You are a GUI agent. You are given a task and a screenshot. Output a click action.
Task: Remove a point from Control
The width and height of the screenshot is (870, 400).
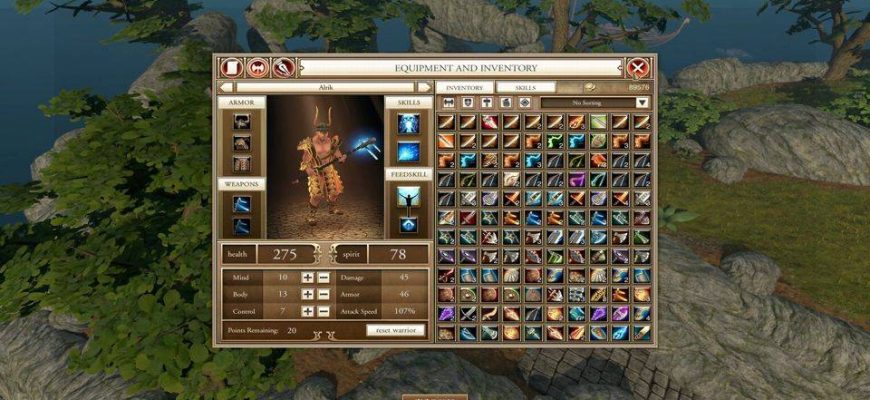pyautogui.click(x=323, y=311)
